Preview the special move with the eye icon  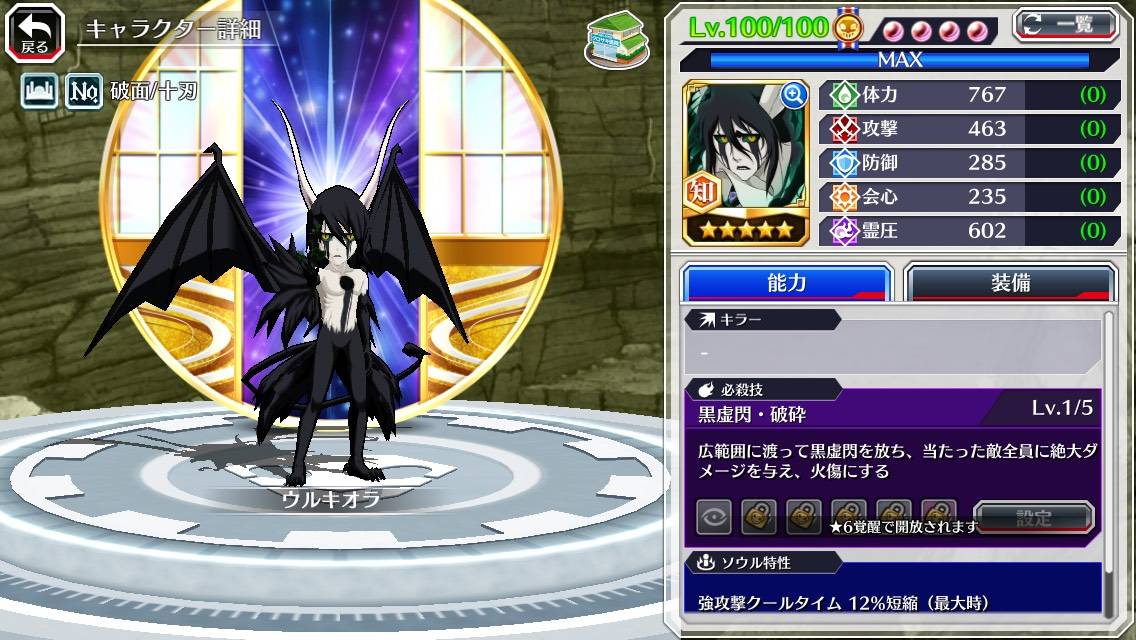[714, 517]
